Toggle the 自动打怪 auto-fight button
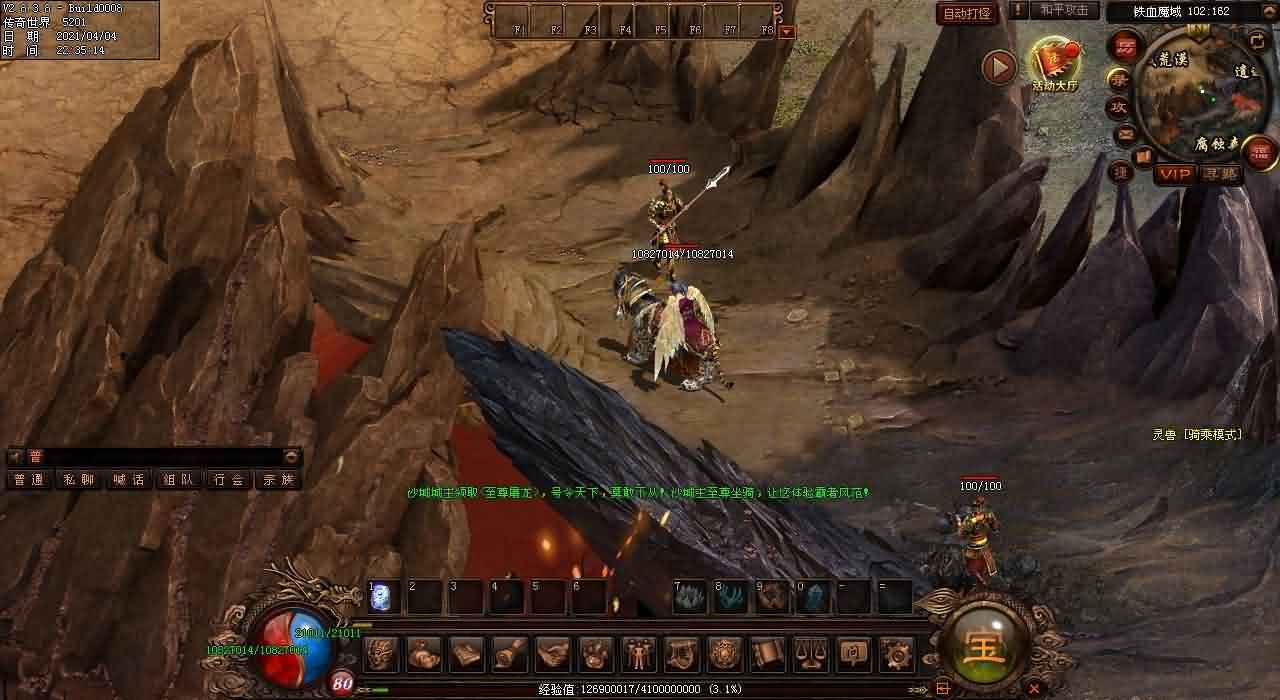Image resolution: width=1280 pixels, height=700 pixels. pyautogui.click(x=967, y=13)
